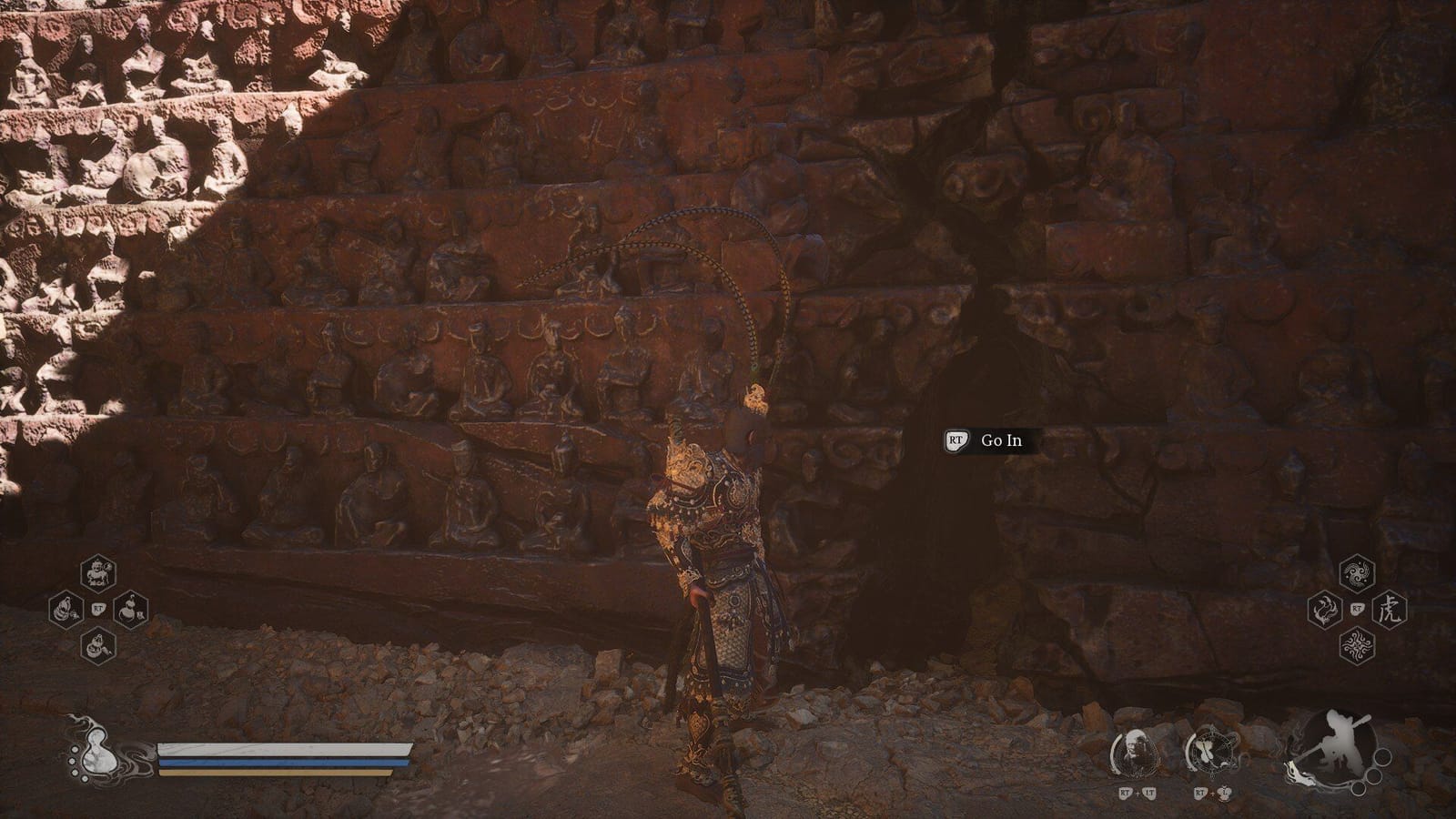
Task: Expand the right spell wheel center RT prompt
Action: click(x=1356, y=607)
